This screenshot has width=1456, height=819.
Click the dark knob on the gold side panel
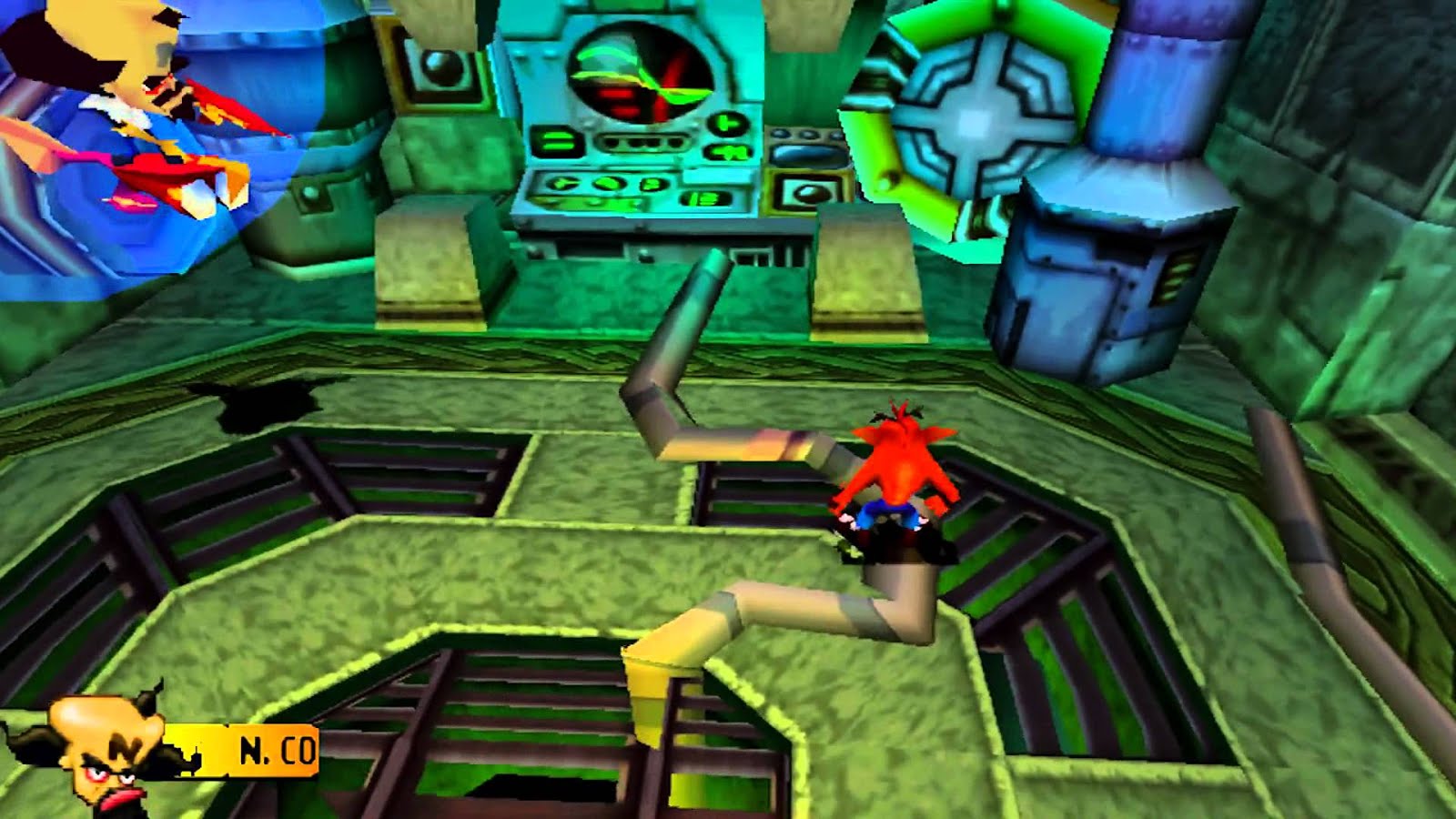[x=809, y=194]
